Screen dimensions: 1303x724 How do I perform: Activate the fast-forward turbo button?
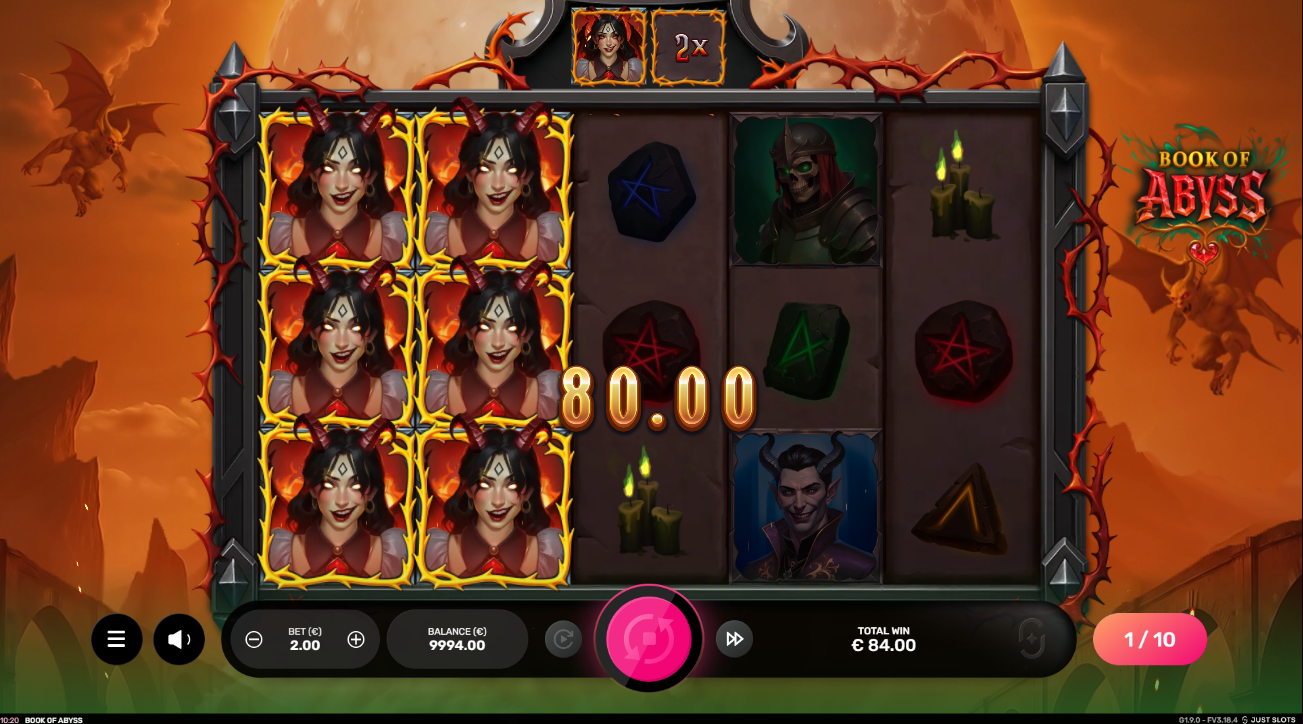tap(734, 639)
